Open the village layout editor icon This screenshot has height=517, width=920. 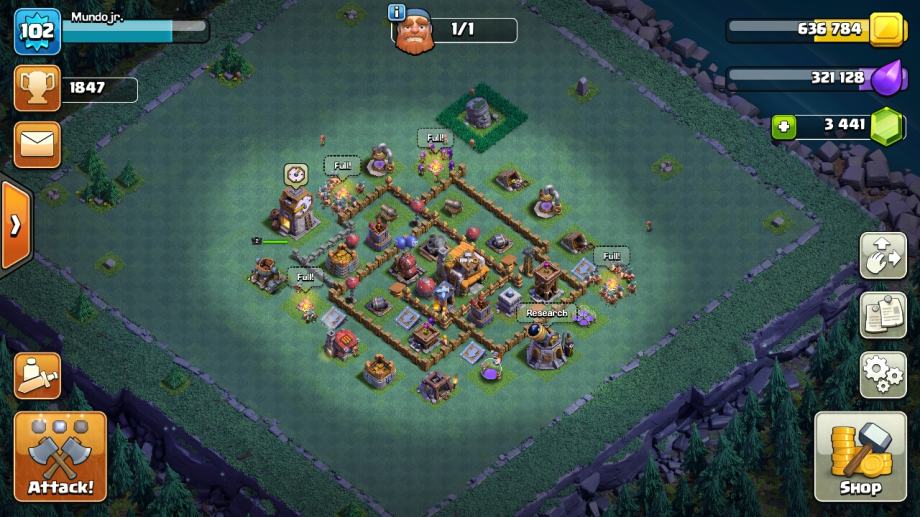point(883,256)
